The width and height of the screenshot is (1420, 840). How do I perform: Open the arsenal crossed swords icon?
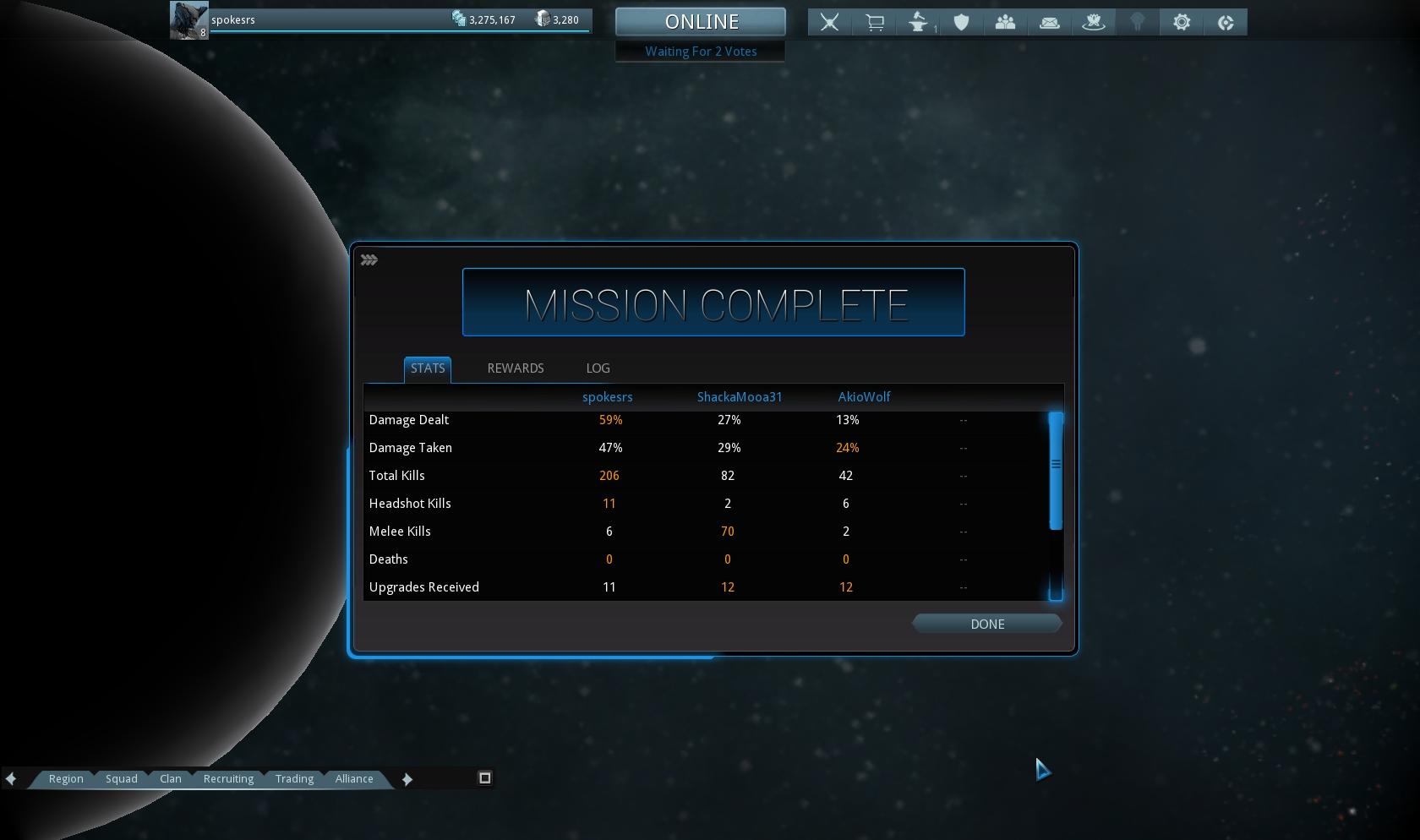tap(829, 23)
